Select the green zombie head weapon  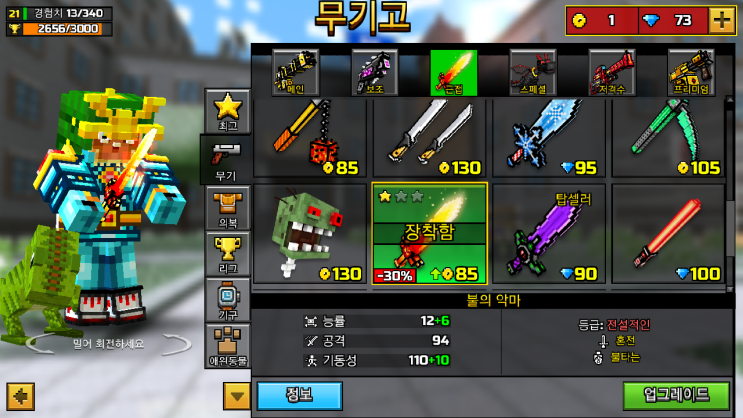pos(309,234)
